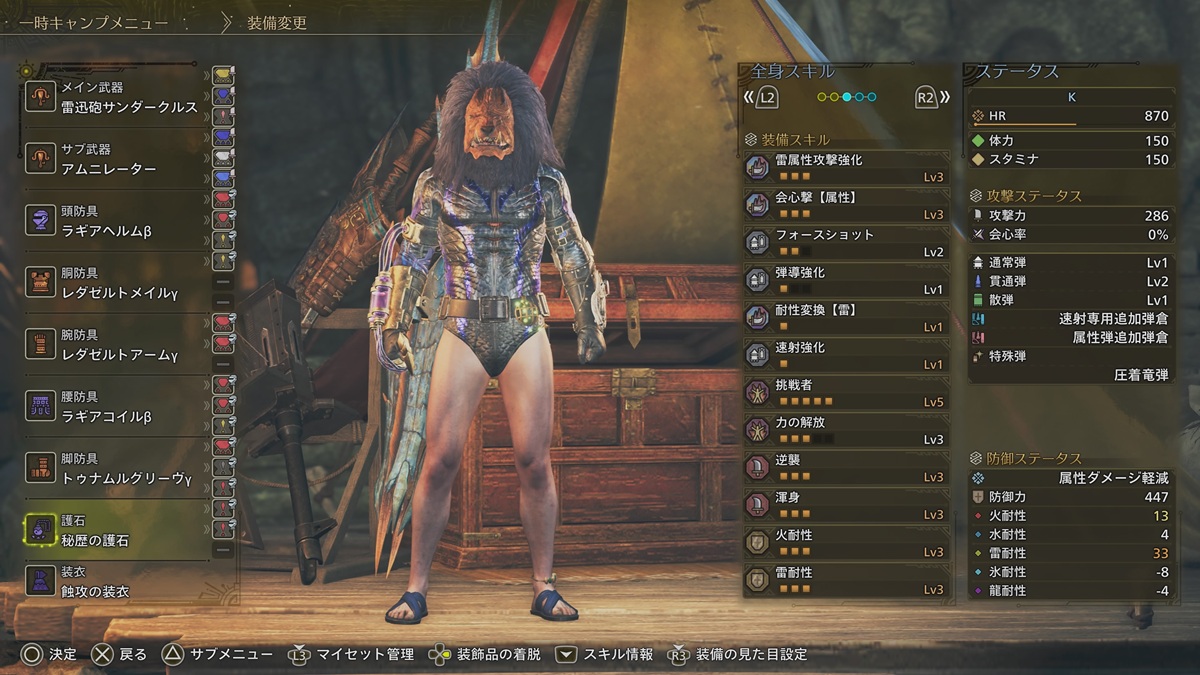This screenshot has height=675, width=1200.
Task: Select the 火耐性 skill row
Action: (846, 542)
